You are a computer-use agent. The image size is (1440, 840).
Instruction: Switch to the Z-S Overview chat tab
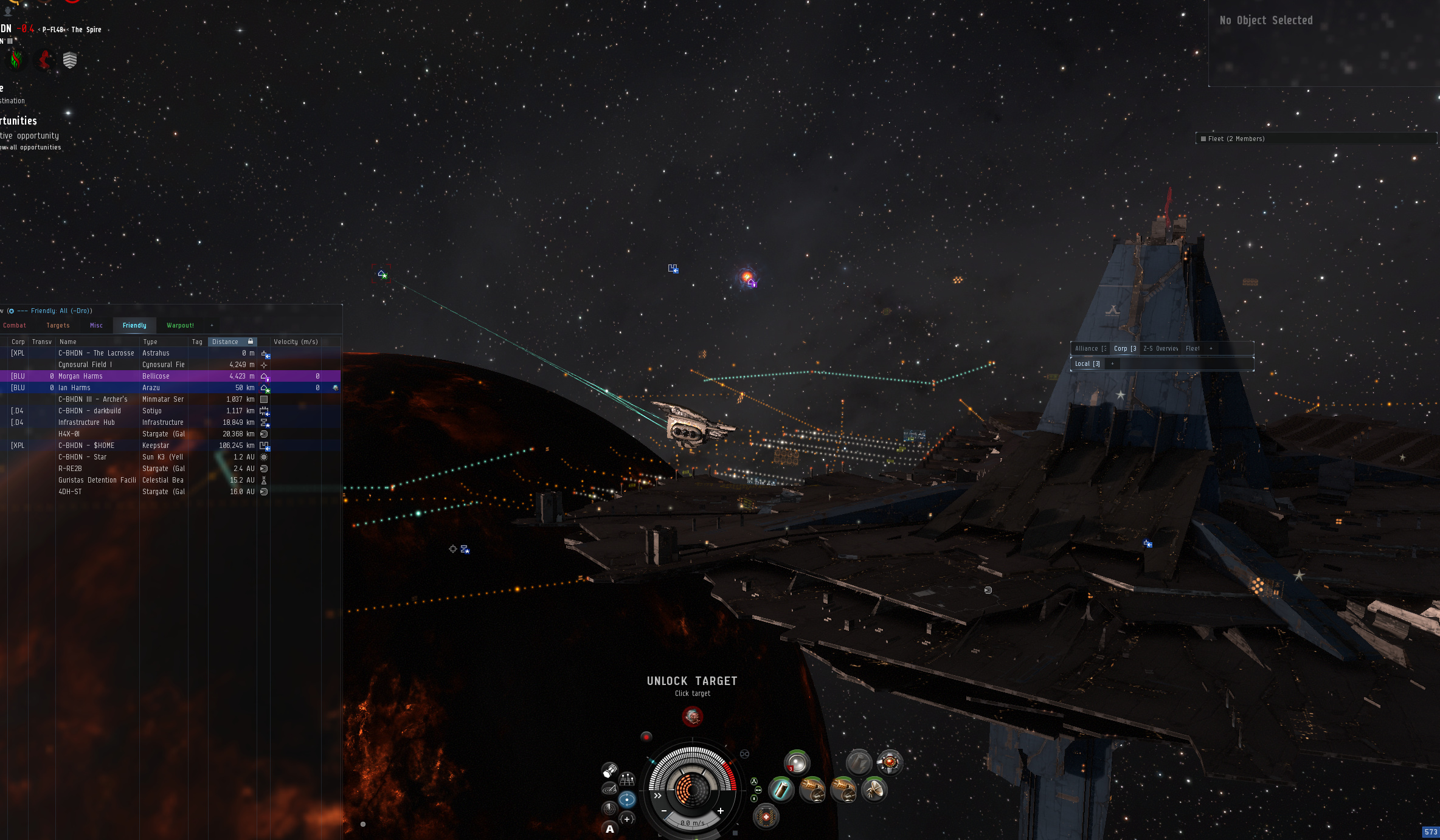tap(1160, 349)
